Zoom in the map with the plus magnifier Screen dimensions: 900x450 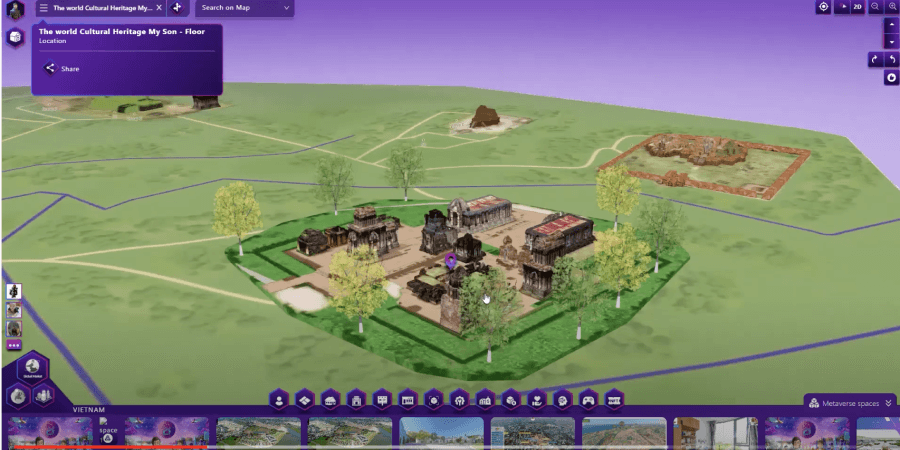click(x=892, y=7)
